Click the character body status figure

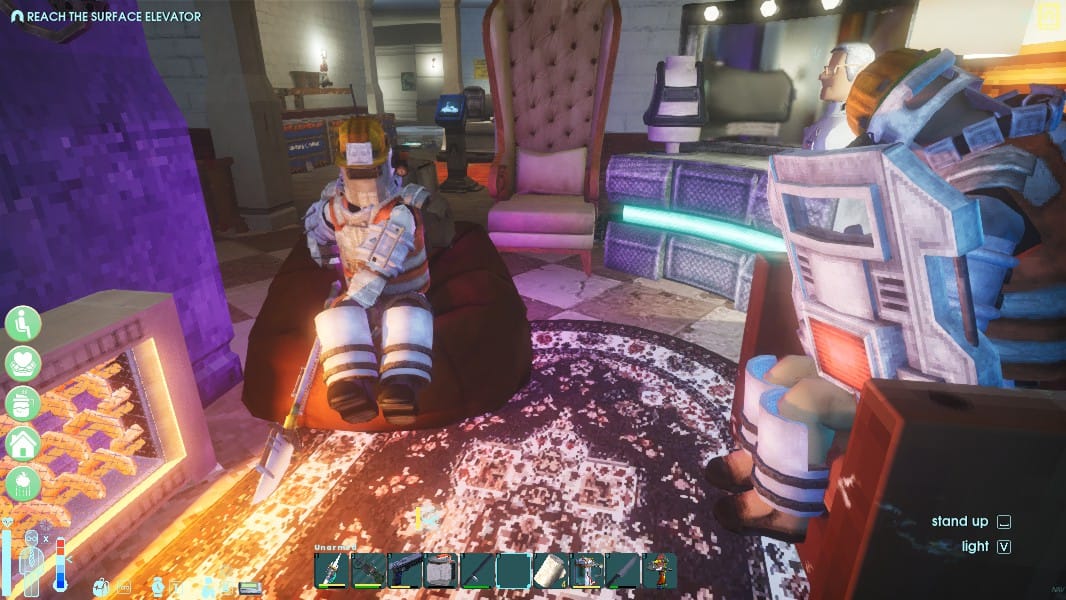pyautogui.click(x=33, y=562)
